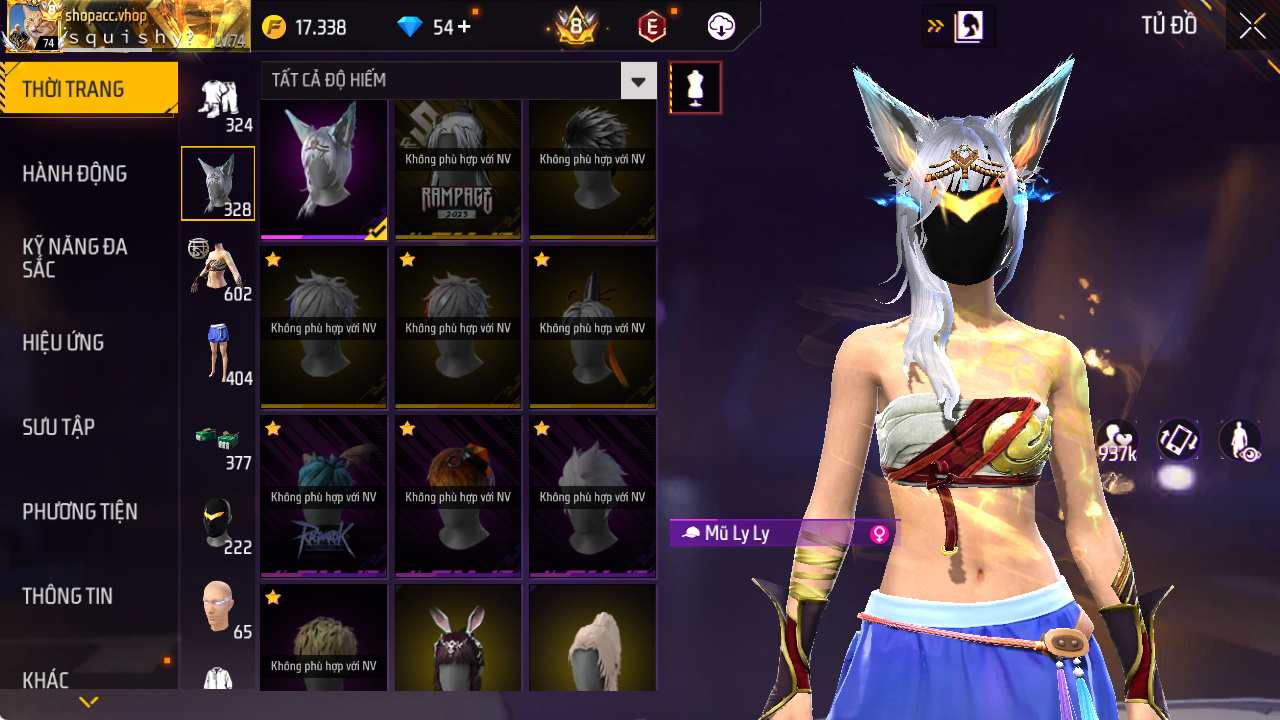Viewport: 1280px width, 720px height.
Task: Click the mannequin preview icon near the filter bar
Action: click(x=695, y=87)
